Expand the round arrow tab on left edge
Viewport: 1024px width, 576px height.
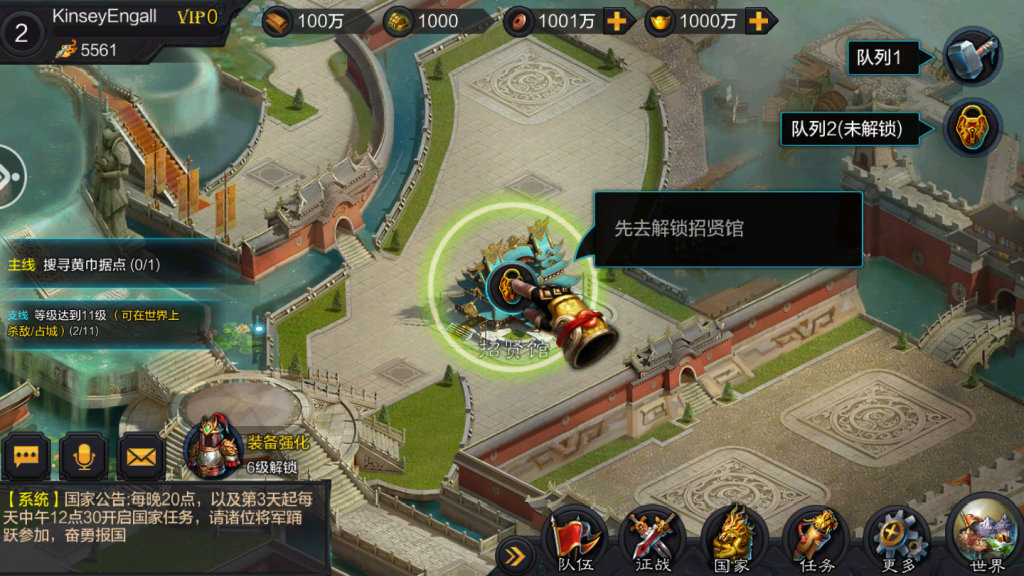point(8,176)
